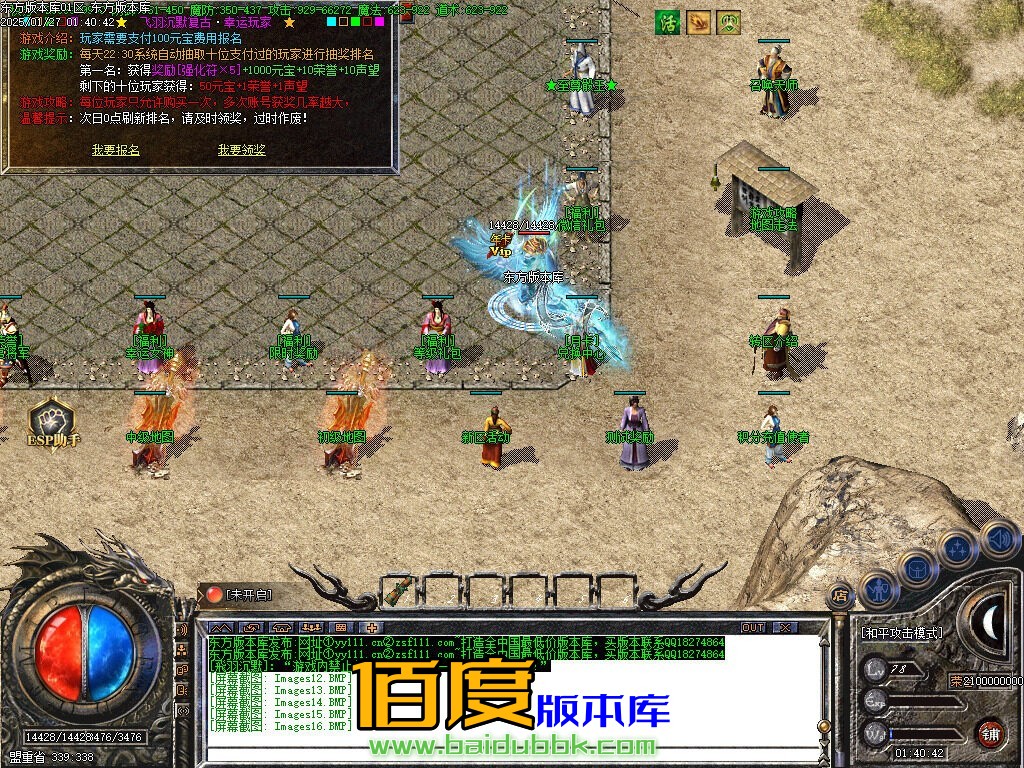
Task: Open the character figure round button
Action: (x=879, y=590)
